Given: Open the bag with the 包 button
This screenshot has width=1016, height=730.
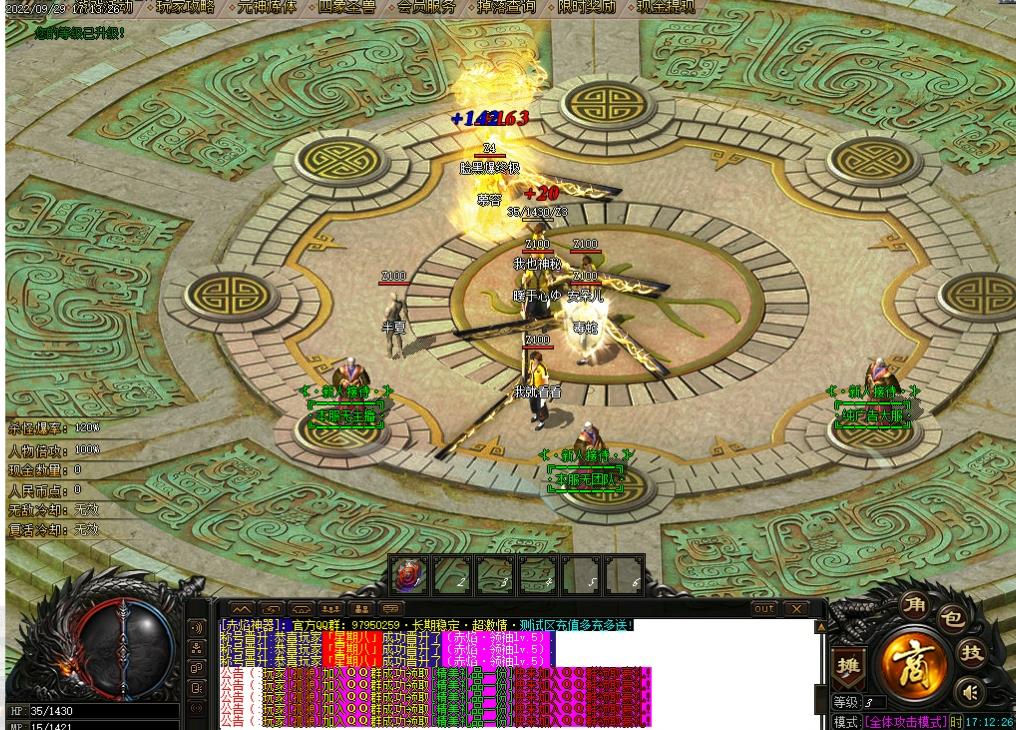Looking at the screenshot, I should click(951, 619).
